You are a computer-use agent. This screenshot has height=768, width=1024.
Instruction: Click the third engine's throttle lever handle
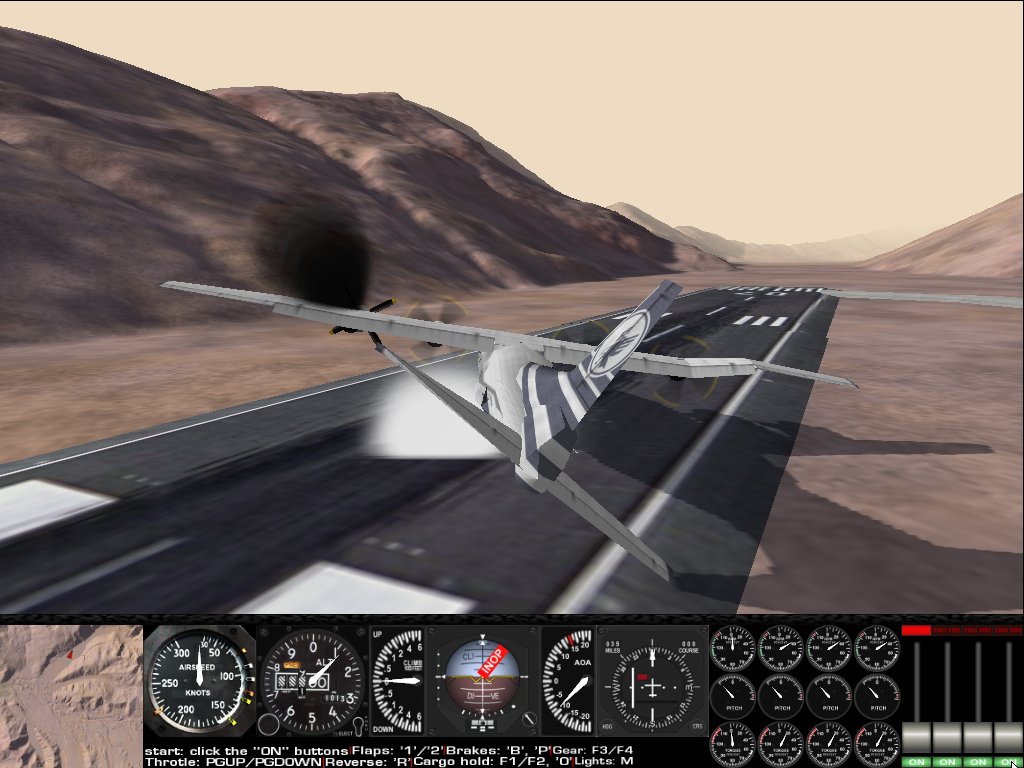977,738
